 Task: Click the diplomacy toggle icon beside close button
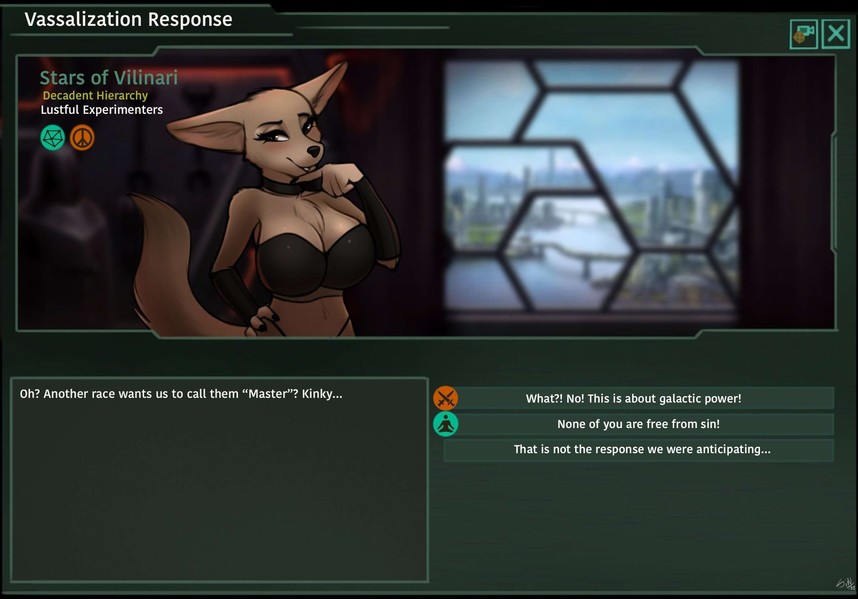pos(803,34)
